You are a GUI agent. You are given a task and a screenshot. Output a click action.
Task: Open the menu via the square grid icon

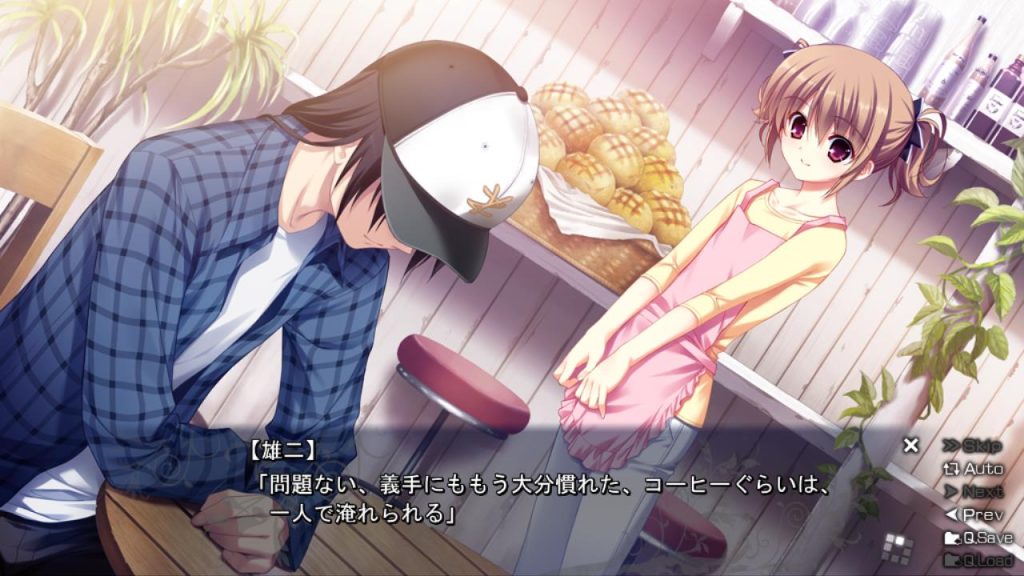click(x=899, y=546)
